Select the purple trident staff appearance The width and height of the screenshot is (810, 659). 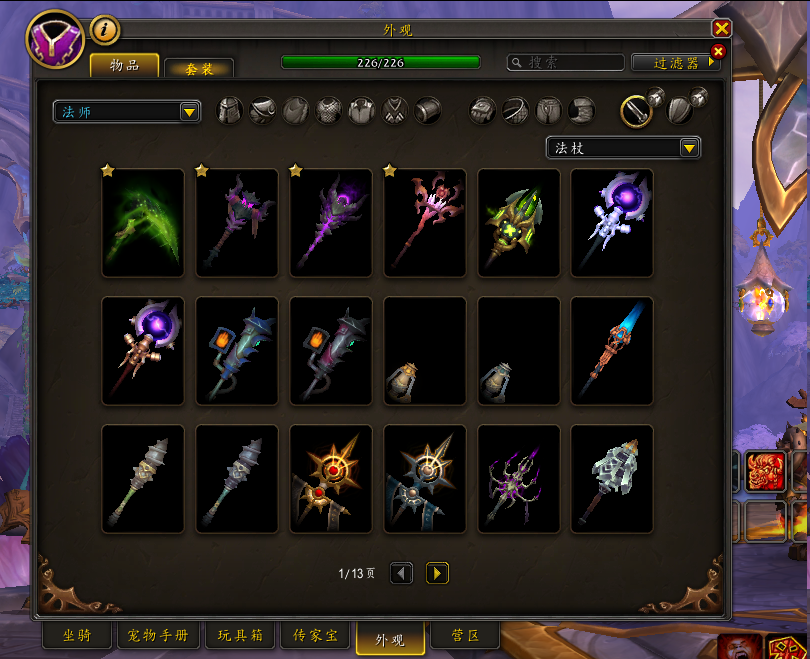tap(518, 479)
